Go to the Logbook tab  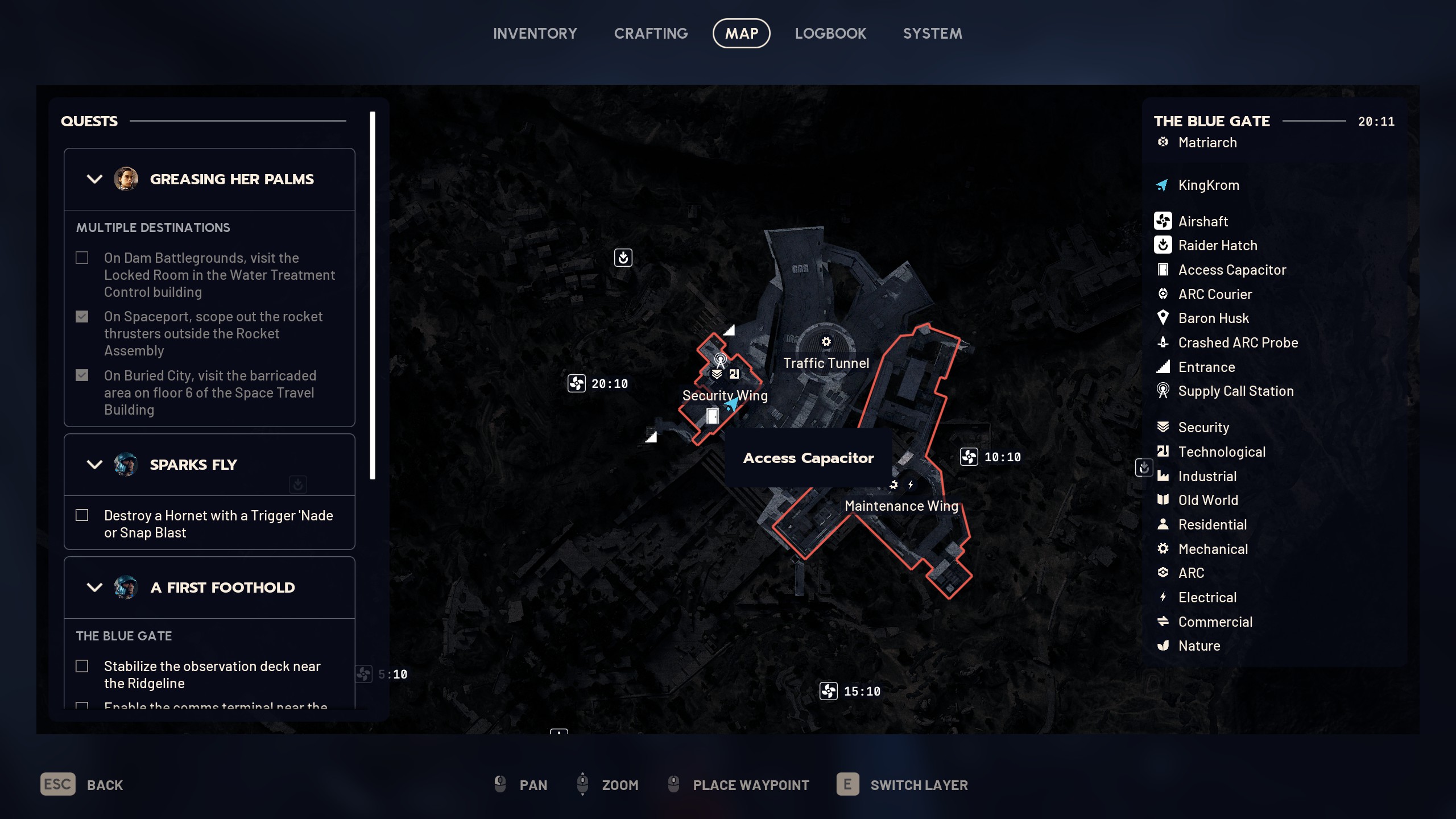pos(830,34)
